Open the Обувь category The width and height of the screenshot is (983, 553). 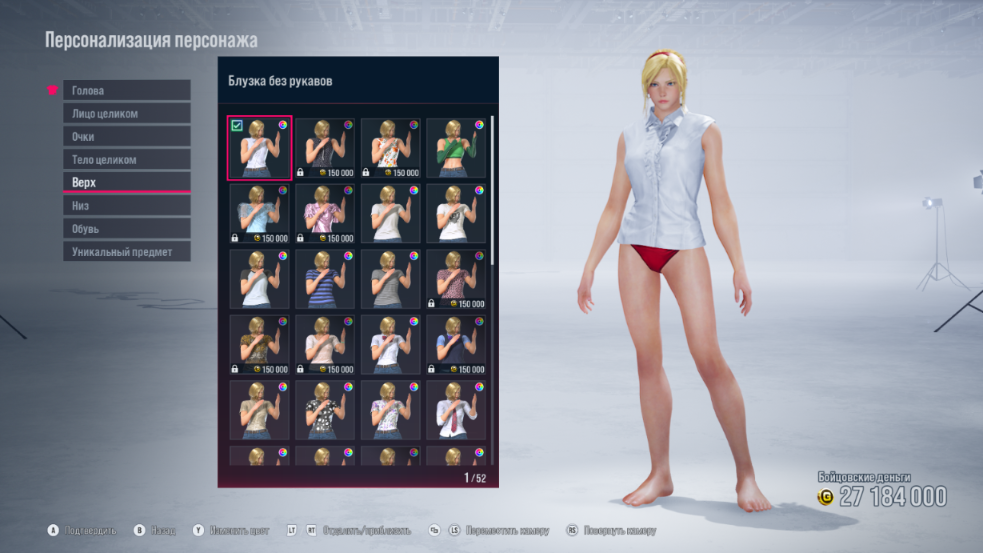click(126, 229)
